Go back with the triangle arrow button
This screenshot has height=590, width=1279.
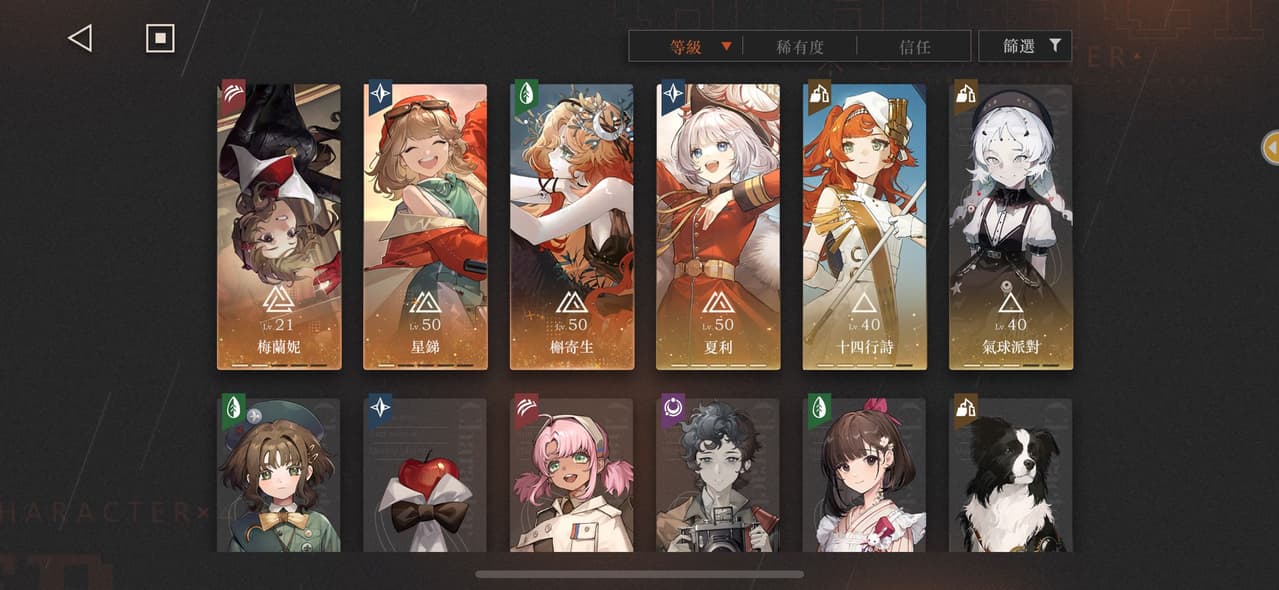point(80,39)
